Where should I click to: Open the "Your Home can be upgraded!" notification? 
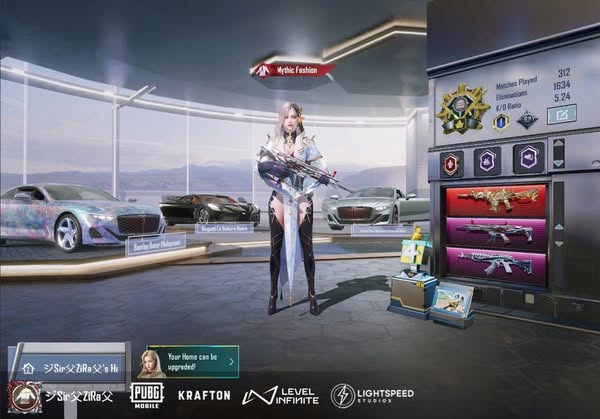(x=193, y=361)
